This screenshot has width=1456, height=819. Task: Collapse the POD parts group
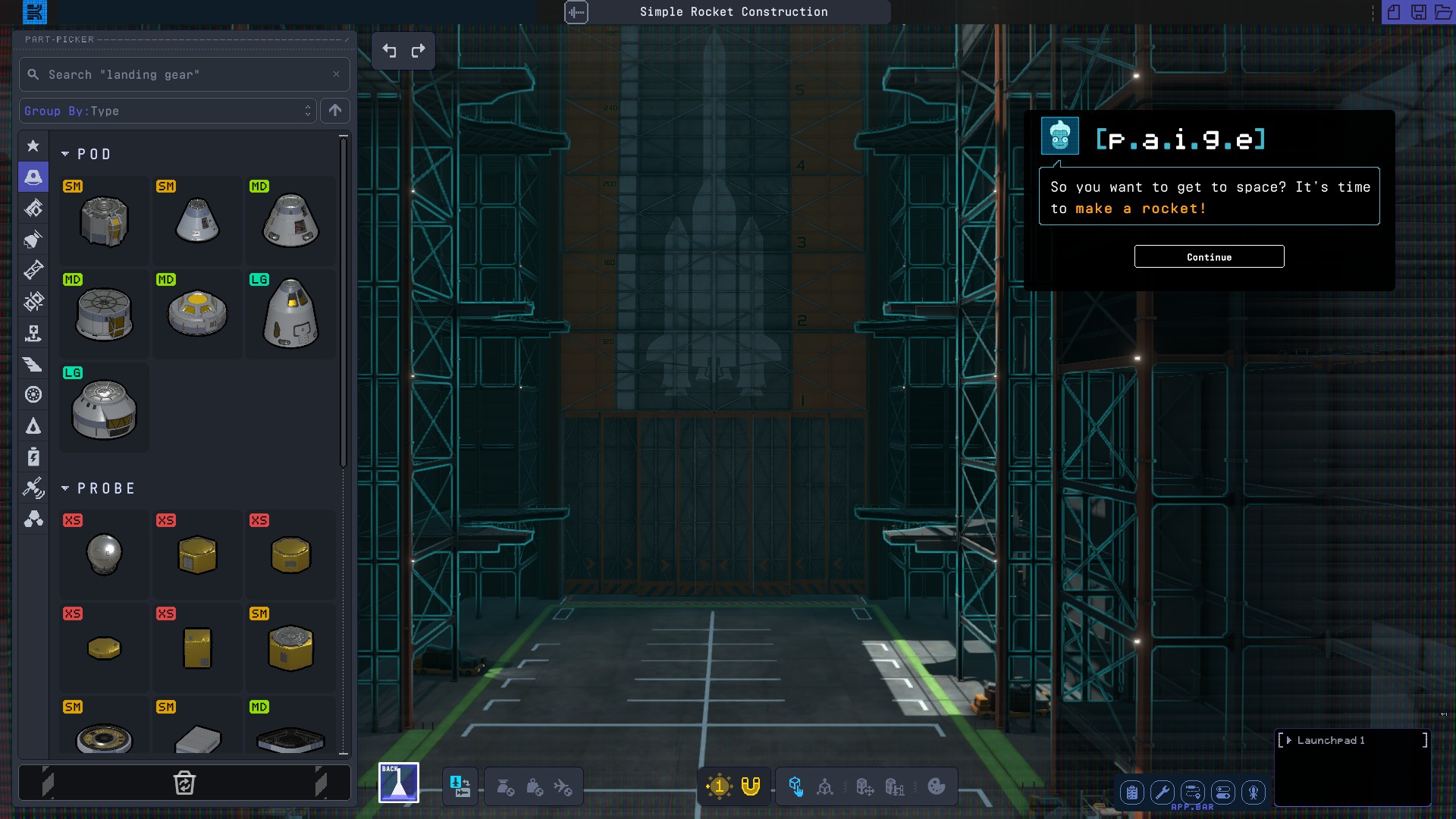click(x=65, y=154)
